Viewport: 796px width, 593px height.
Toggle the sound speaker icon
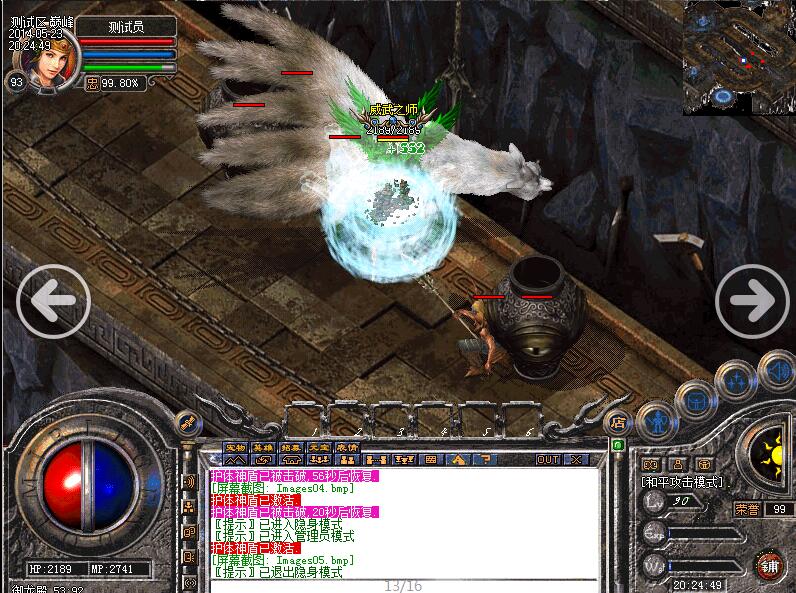776,370
